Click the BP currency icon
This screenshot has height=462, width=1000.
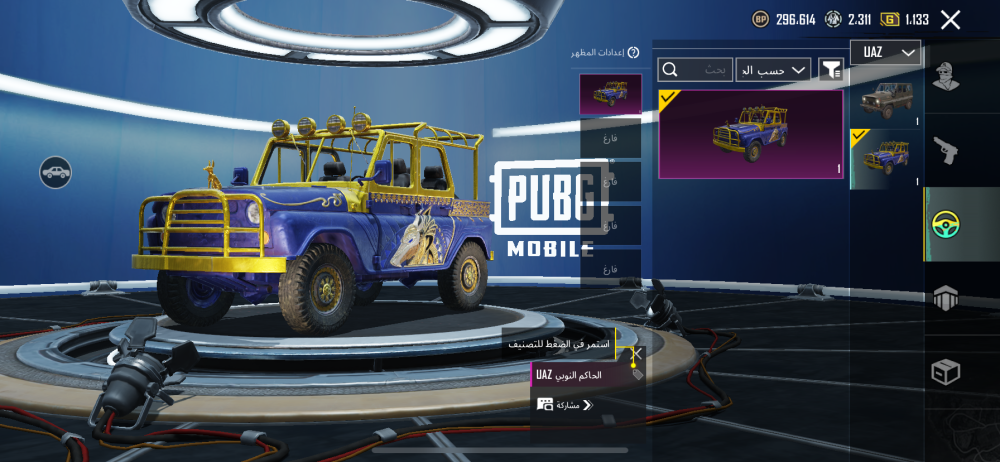[761, 19]
